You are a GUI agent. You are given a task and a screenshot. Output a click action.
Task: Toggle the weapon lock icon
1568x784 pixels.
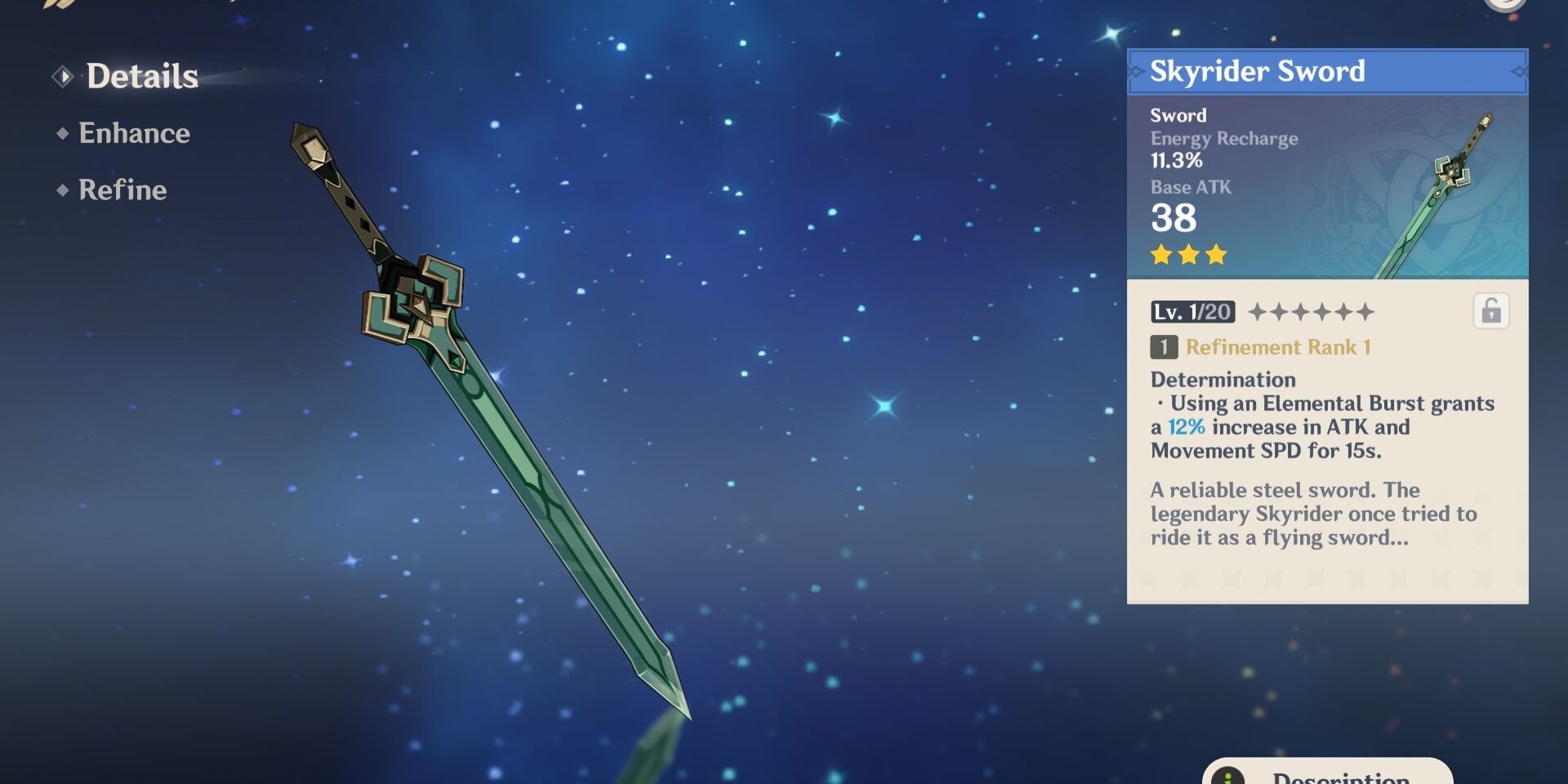[1490, 311]
